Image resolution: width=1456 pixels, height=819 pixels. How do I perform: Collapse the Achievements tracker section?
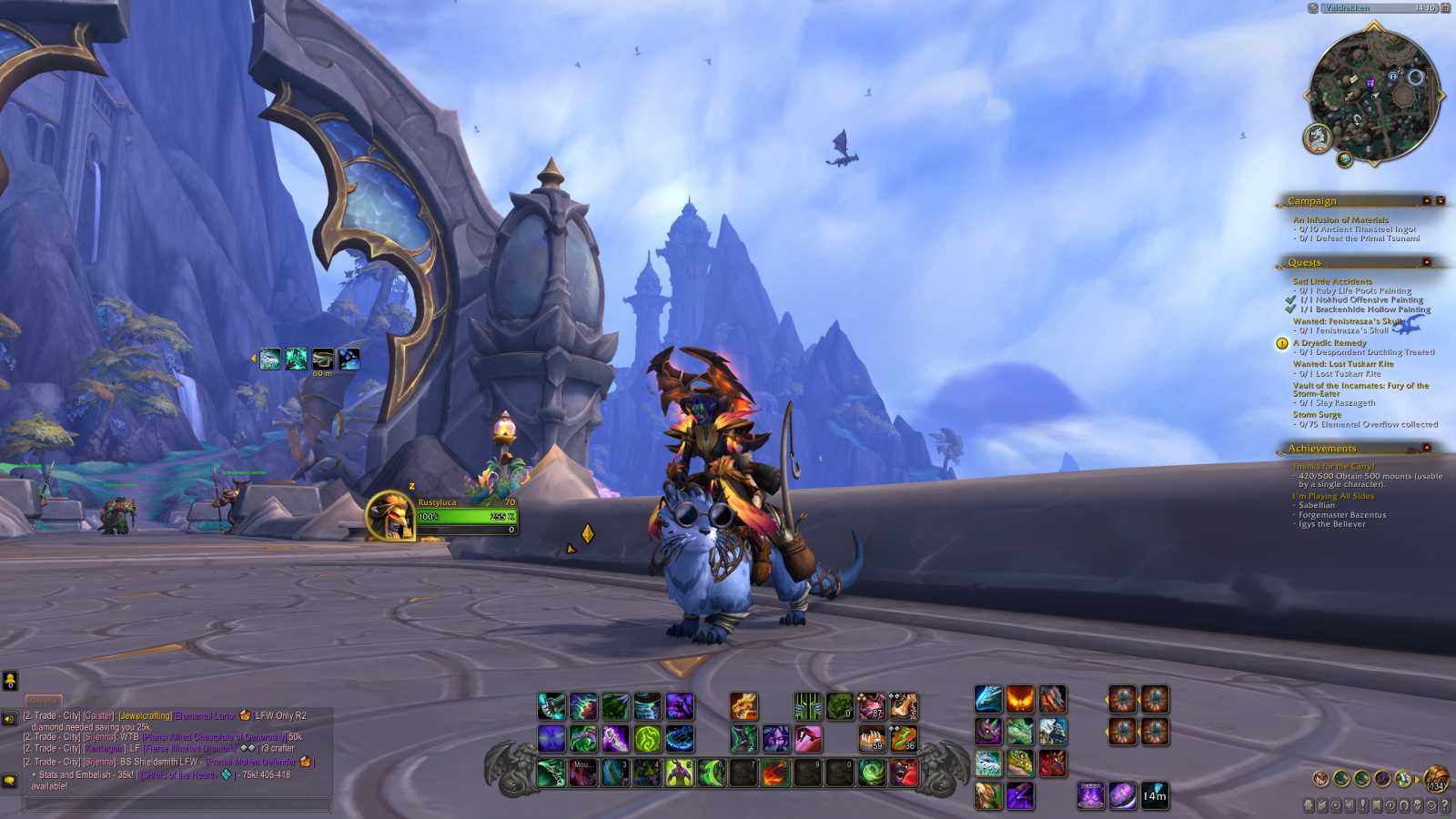[x=1428, y=449]
